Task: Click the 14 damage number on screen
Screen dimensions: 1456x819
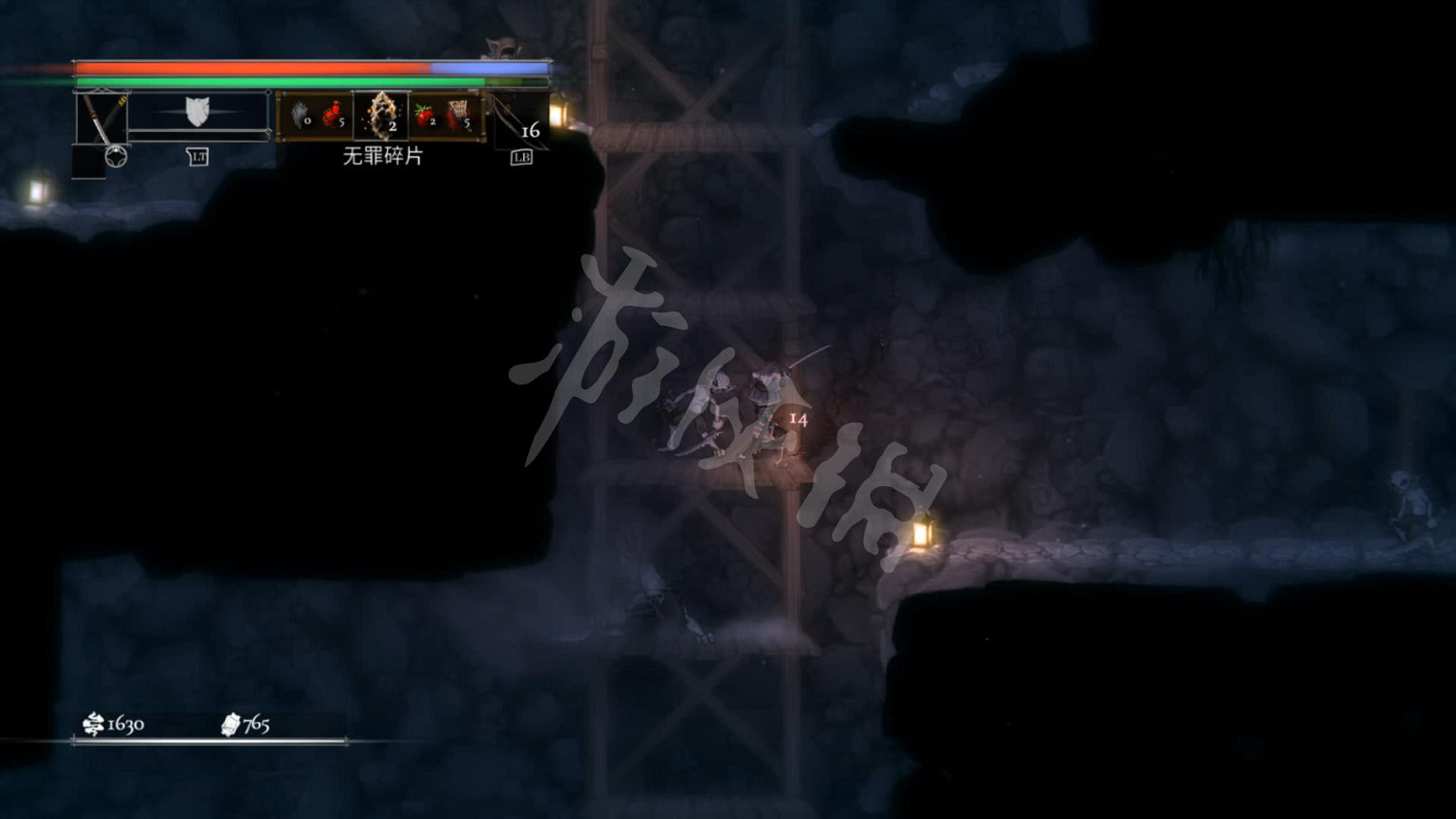Action: coord(799,417)
